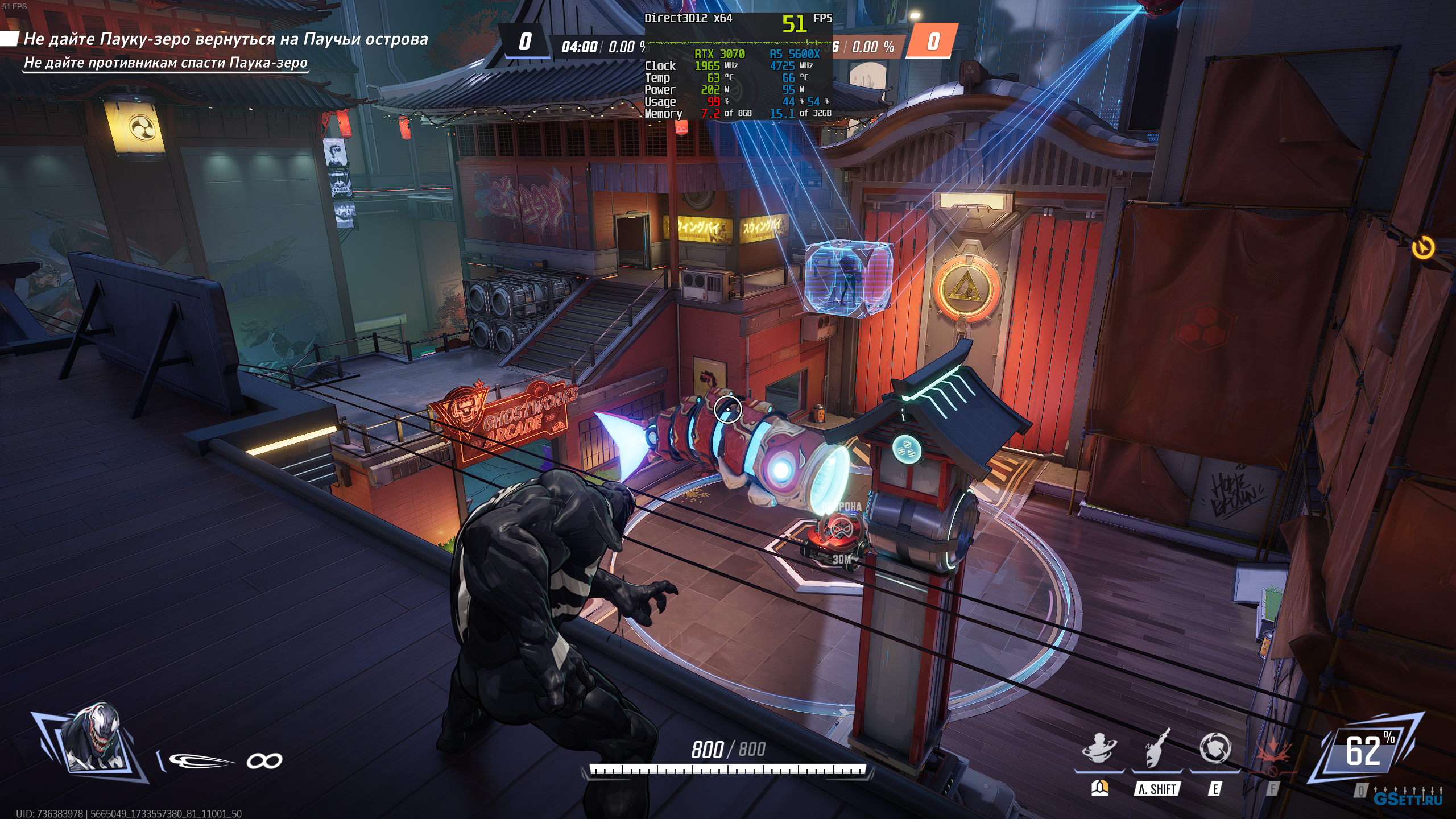The height and width of the screenshot is (819, 1456).
Task: Trigger the round shield Symbiotic Resilience icon
Action: (x=1215, y=748)
